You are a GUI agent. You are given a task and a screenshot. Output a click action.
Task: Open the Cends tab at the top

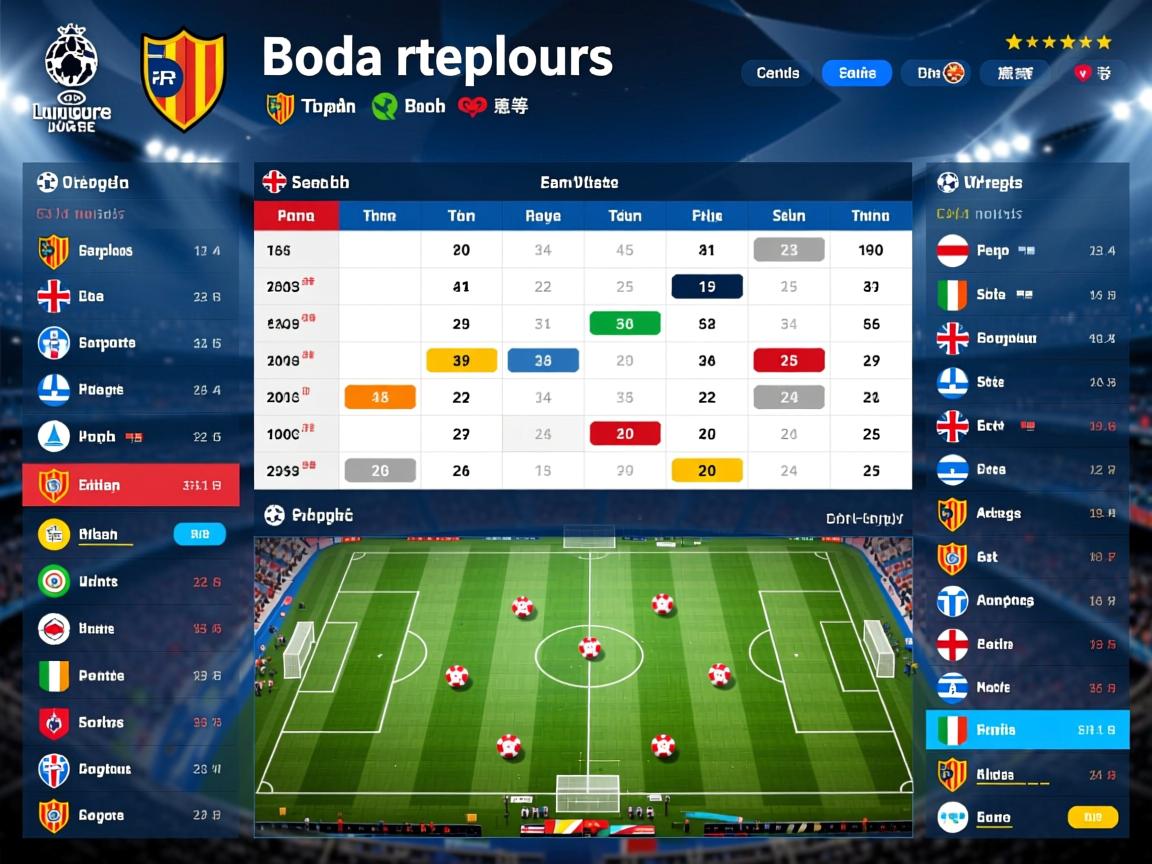point(777,73)
